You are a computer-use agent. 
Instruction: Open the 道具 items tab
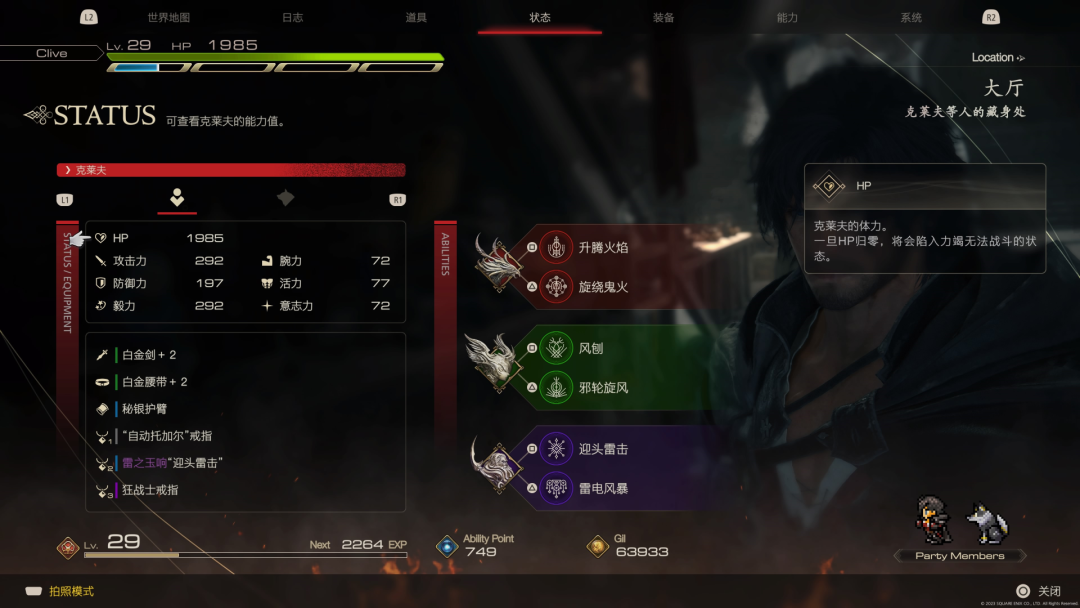(416, 18)
